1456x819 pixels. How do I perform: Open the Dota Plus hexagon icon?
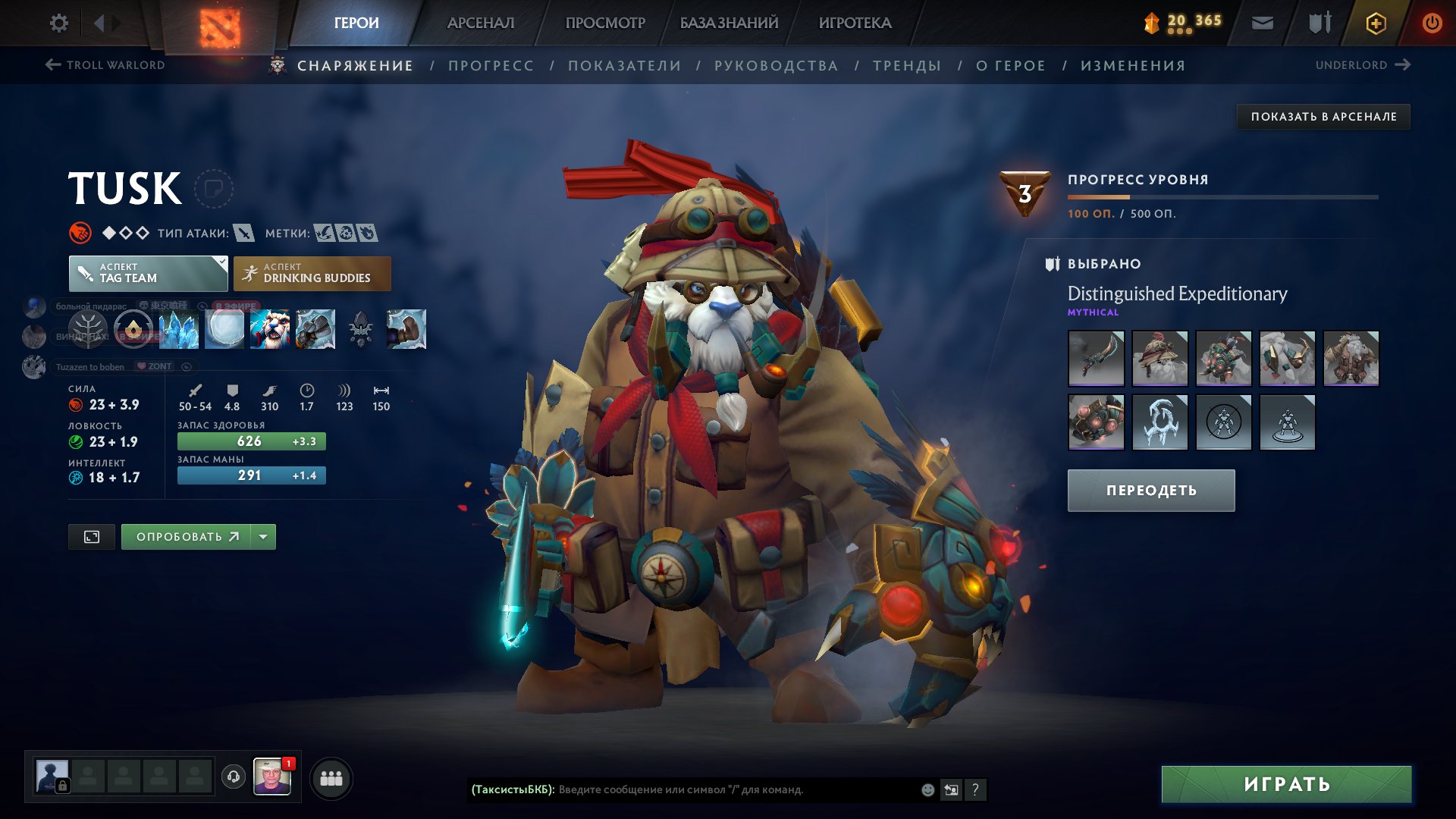point(1376,23)
